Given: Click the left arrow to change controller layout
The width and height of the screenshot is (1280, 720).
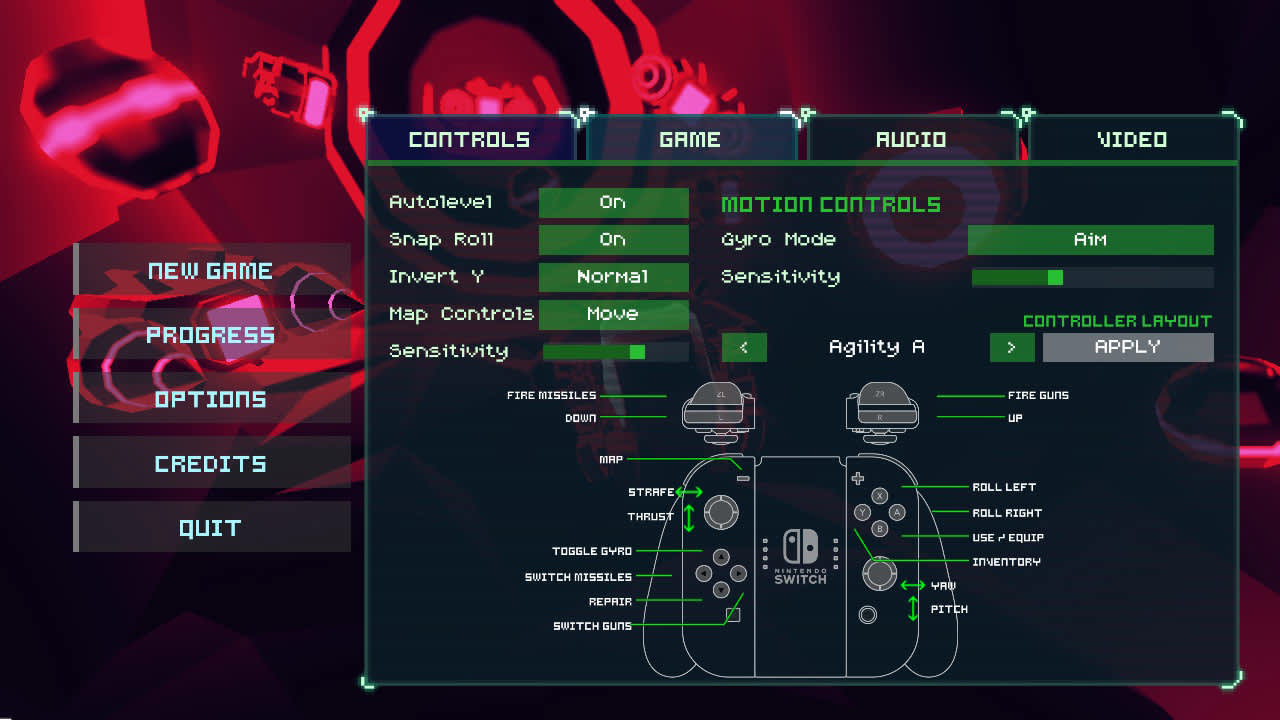Looking at the screenshot, I should (743, 347).
